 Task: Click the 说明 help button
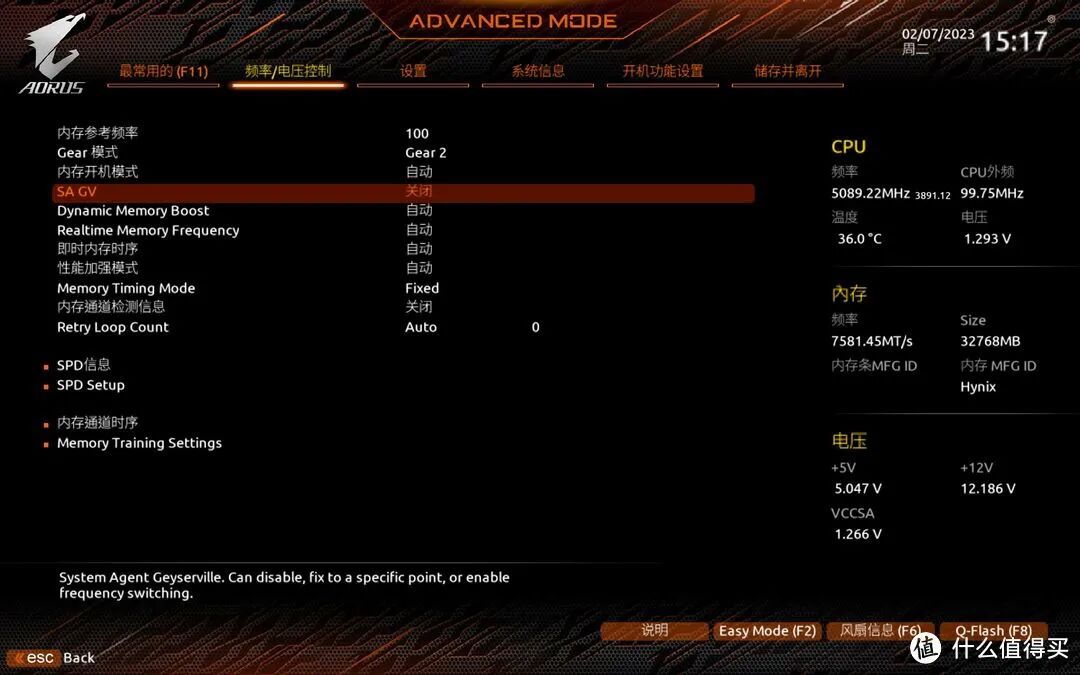point(655,631)
